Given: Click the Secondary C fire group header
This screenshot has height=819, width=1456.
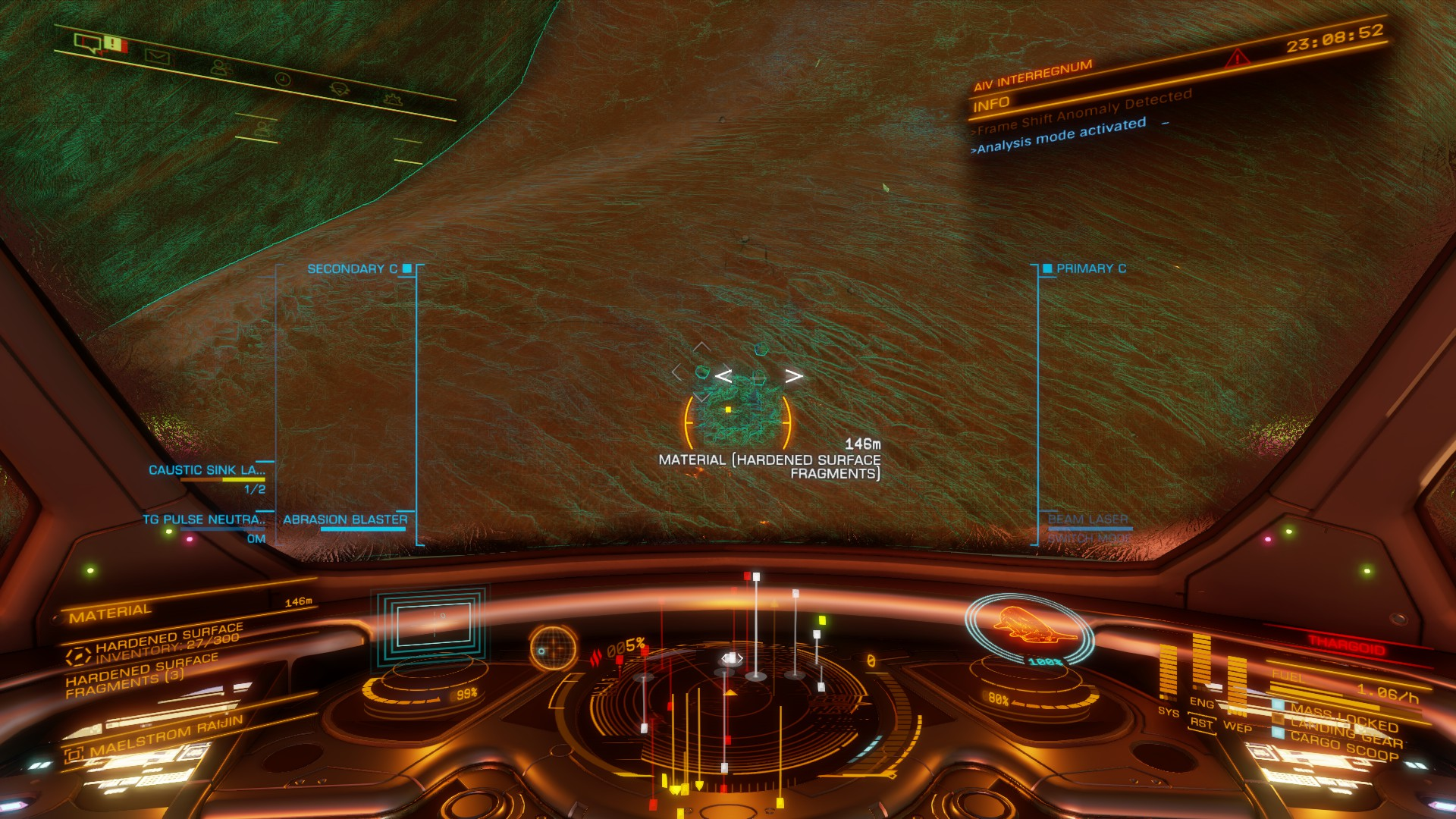Looking at the screenshot, I should tap(352, 269).
